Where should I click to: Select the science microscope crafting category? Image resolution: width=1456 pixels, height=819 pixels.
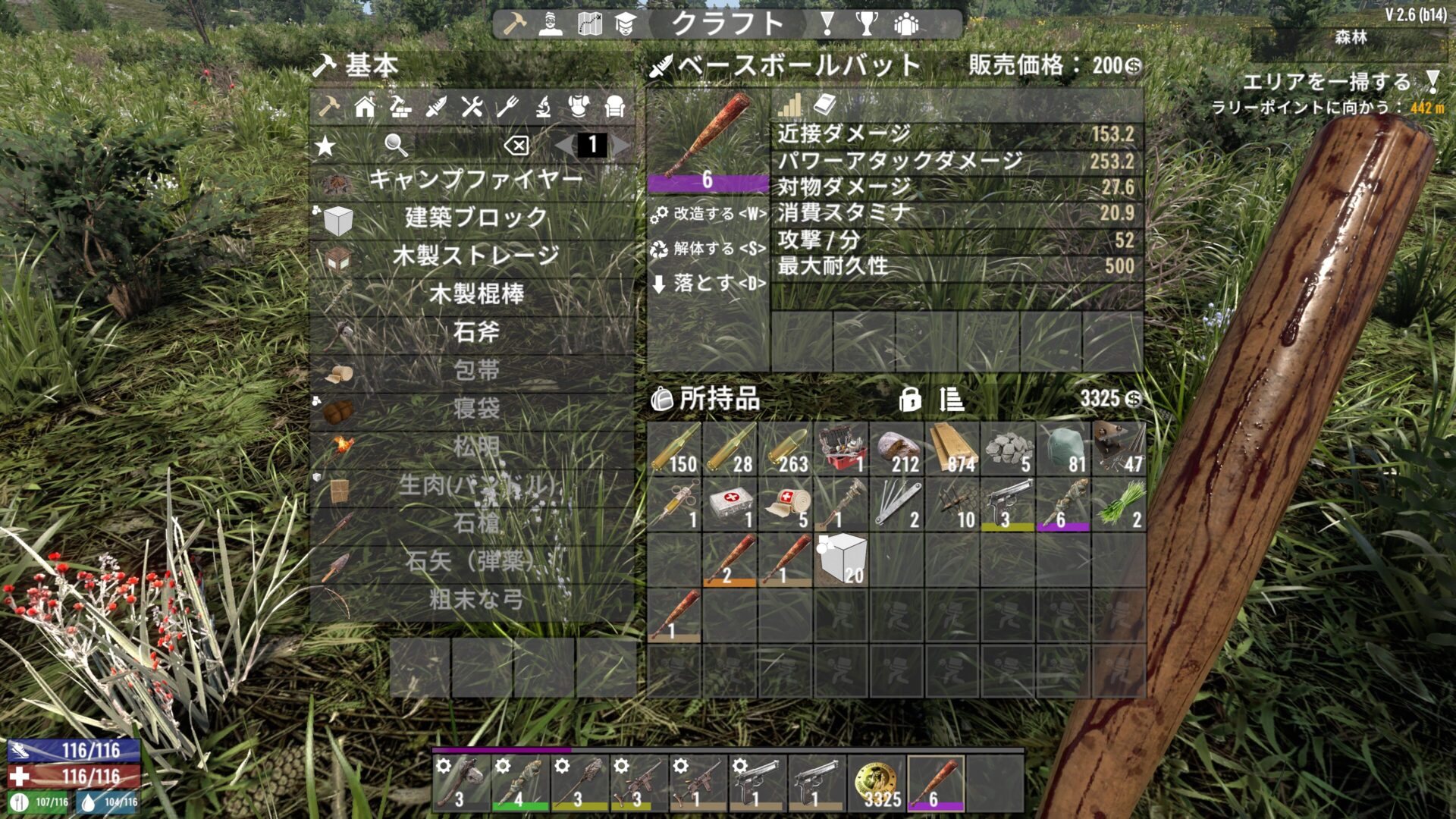[543, 107]
